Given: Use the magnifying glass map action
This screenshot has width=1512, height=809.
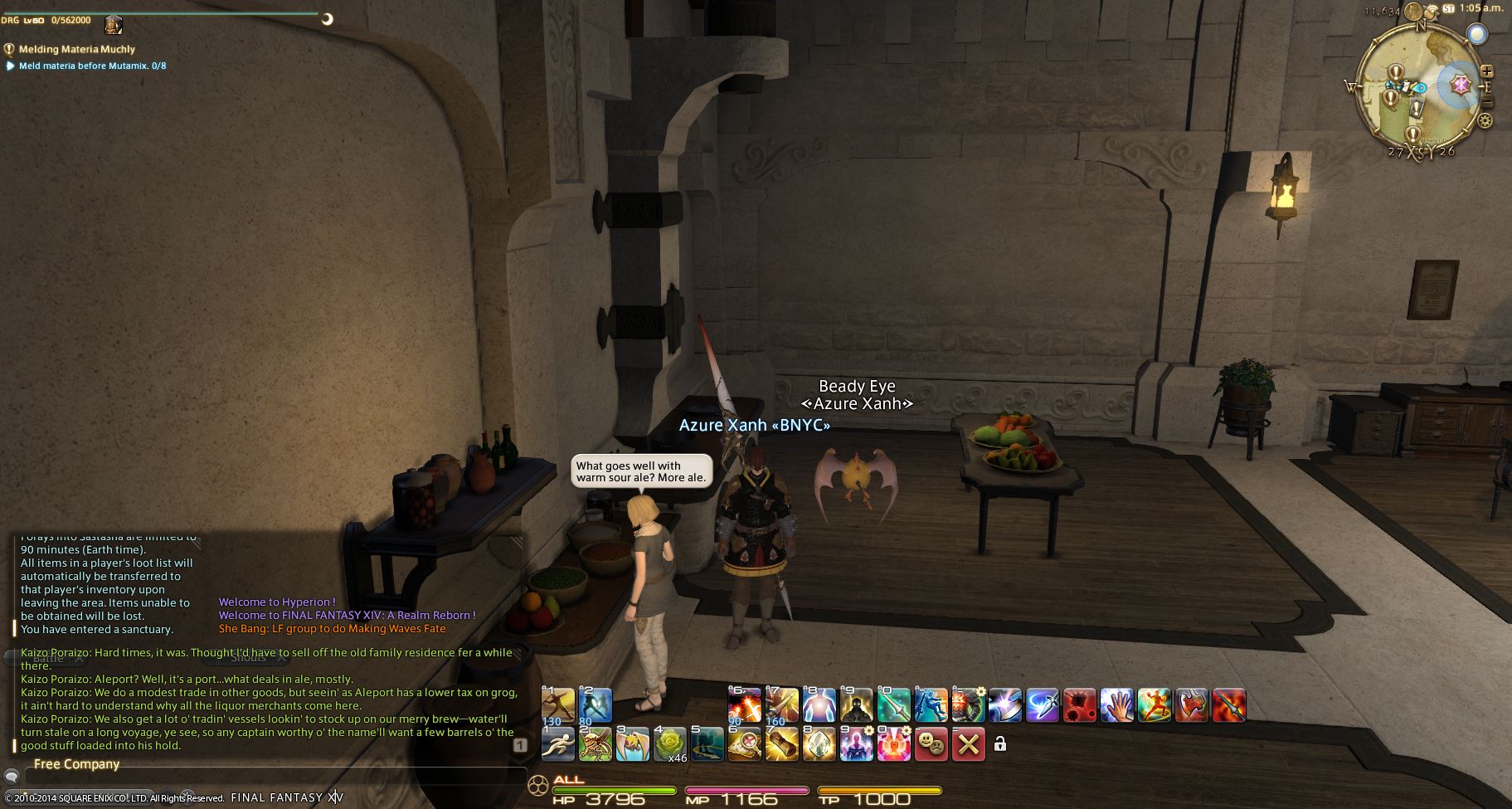Looking at the screenshot, I should pyautogui.click(x=745, y=744).
